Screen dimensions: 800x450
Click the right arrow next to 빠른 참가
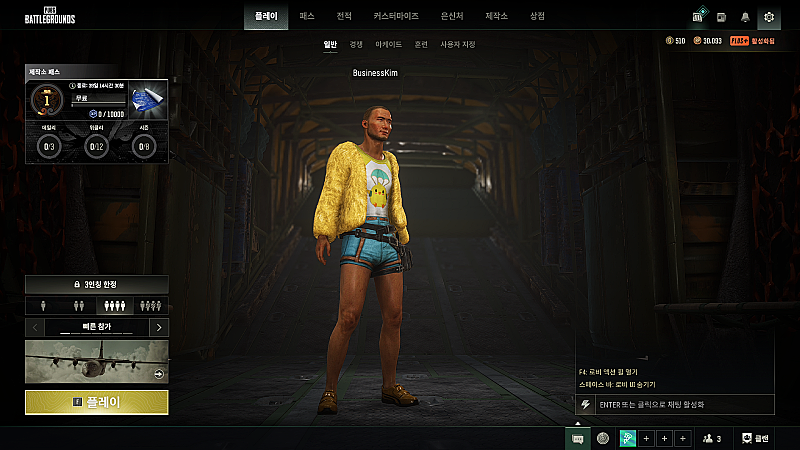[159, 327]
